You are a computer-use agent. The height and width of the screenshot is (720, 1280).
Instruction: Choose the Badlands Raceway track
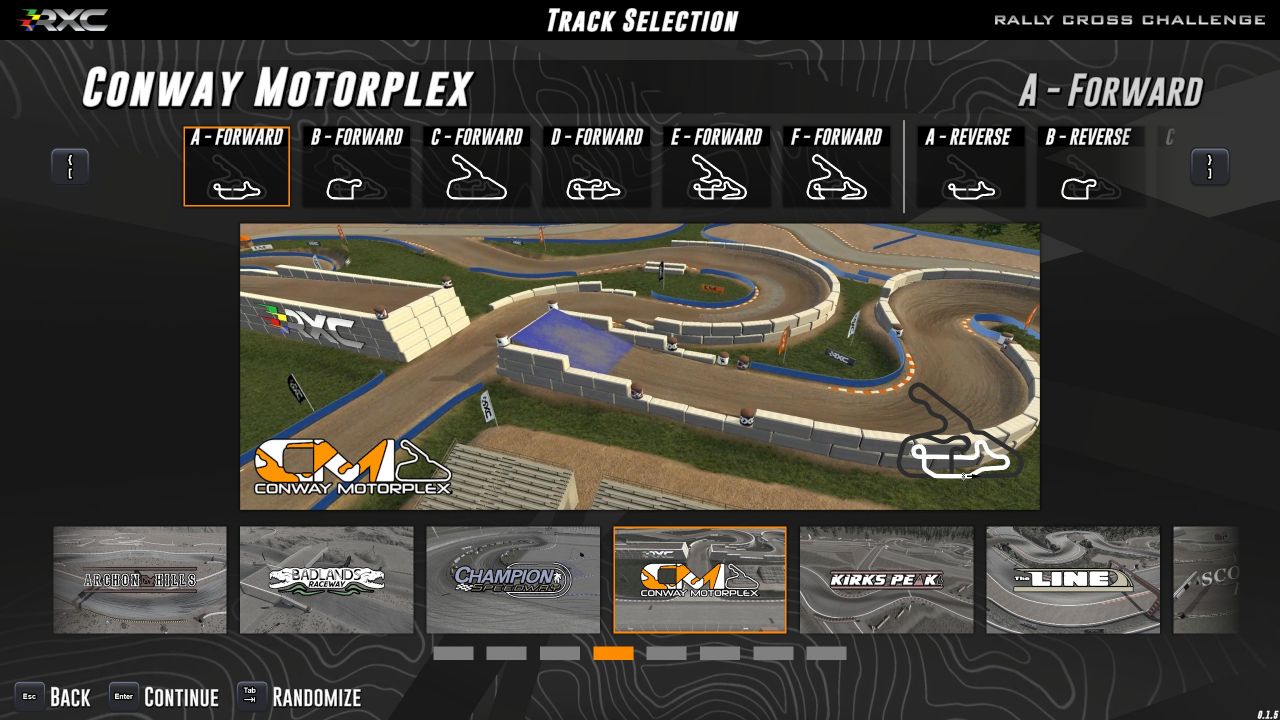(x=326, y=580)
